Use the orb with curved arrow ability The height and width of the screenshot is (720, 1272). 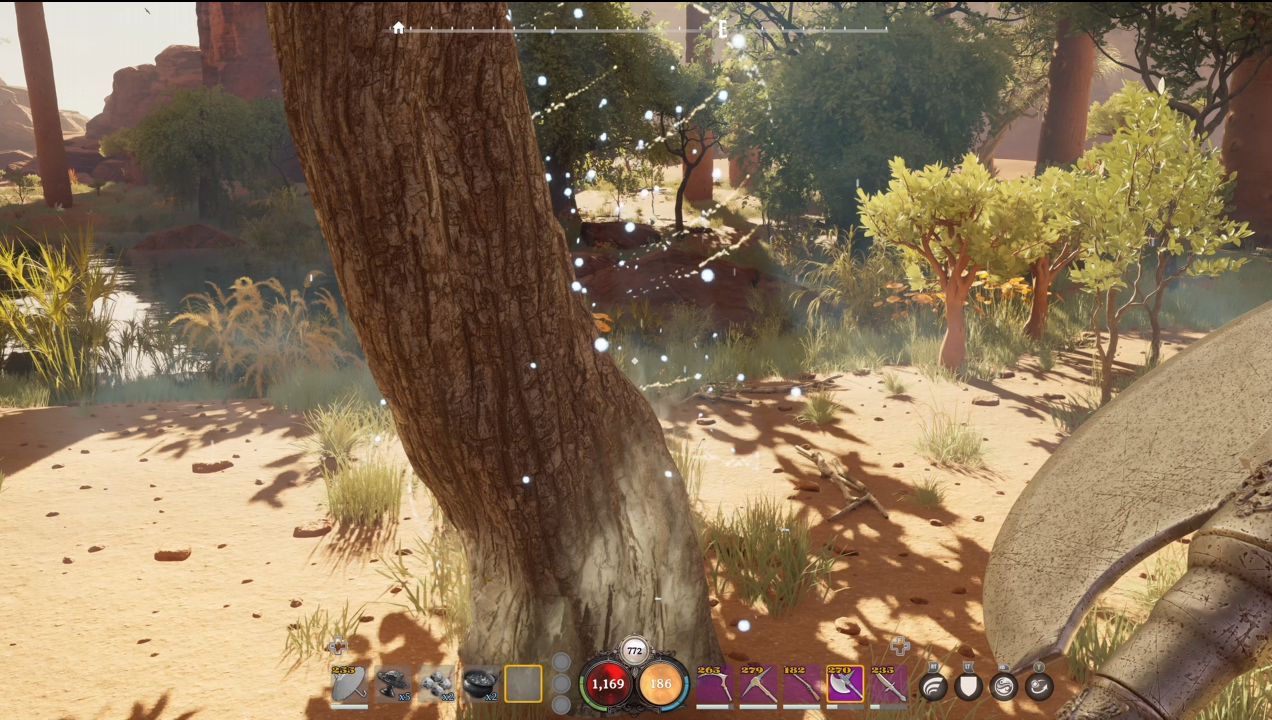coord(1039,687)
